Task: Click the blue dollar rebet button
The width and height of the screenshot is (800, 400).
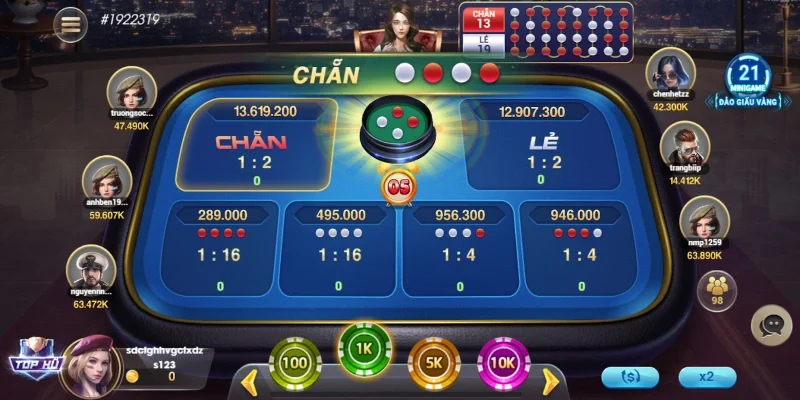Action: [630, 377]
